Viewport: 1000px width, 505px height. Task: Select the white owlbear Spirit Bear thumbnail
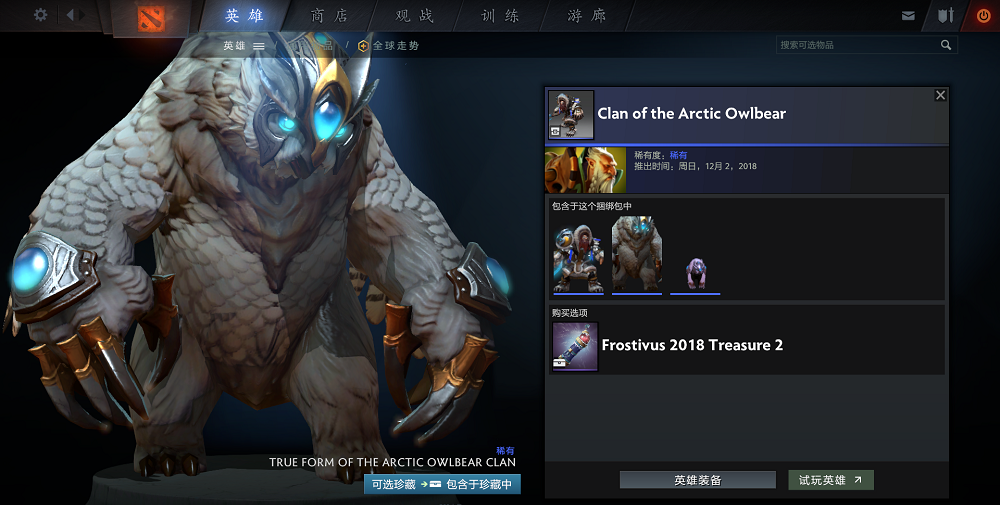(637, 256)
